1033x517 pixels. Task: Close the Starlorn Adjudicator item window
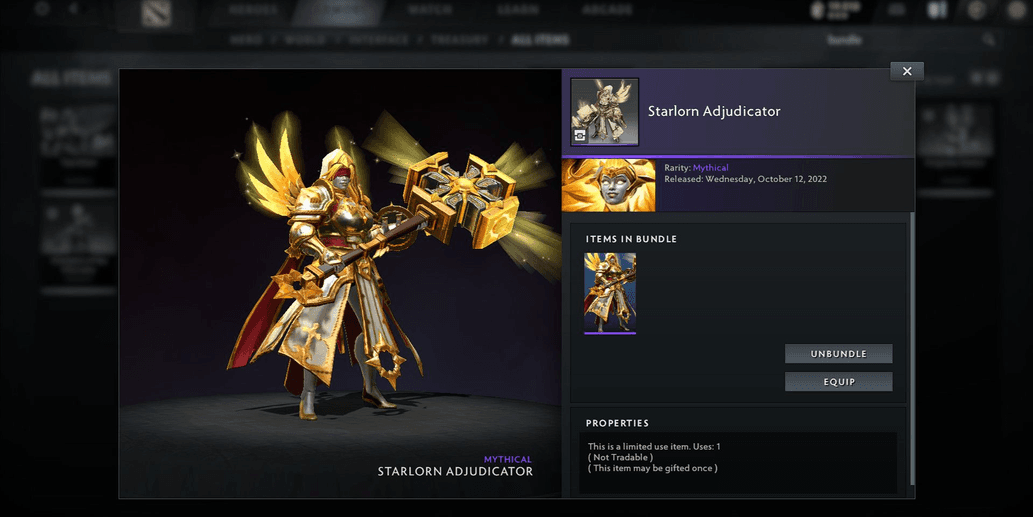coord(906,71)
